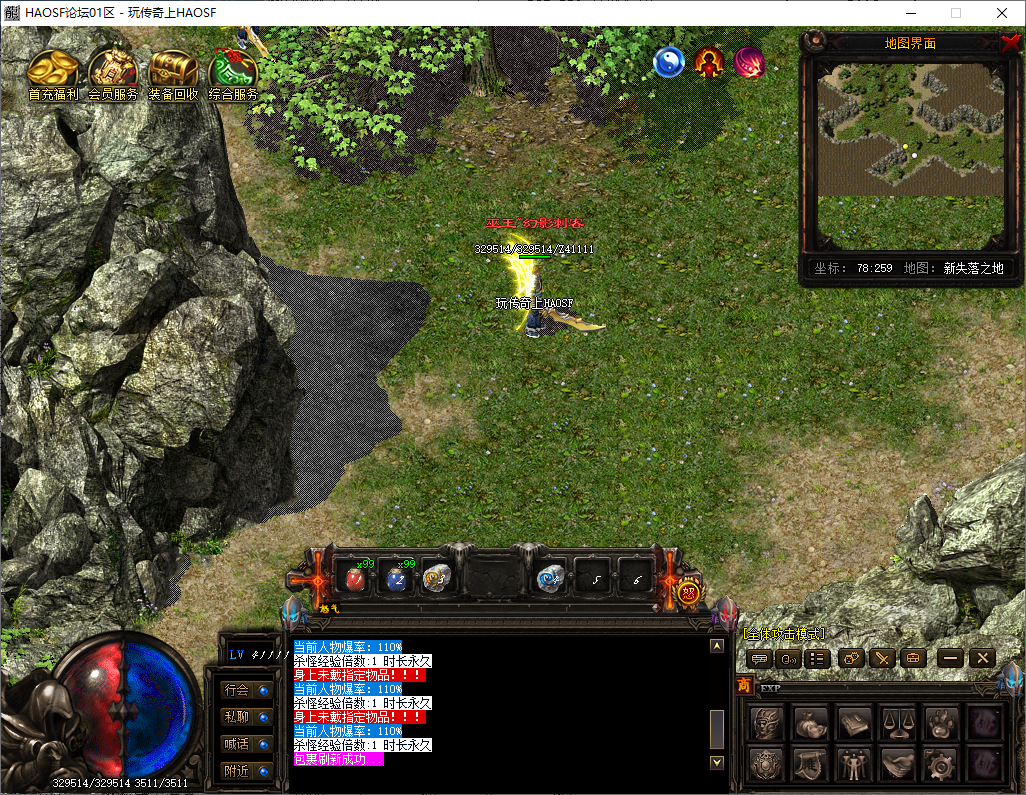Close the minimap panel with the red X
Screen dimensions: 1026x795
[1009, 43]
